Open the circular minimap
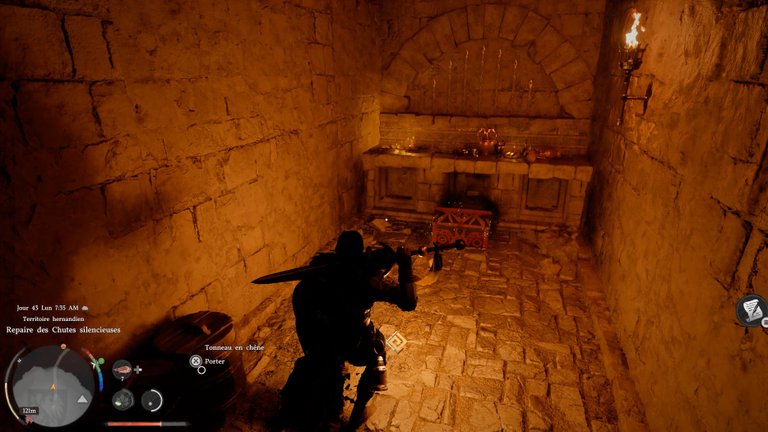Screen dimensions: 768x432 (52, 385)
